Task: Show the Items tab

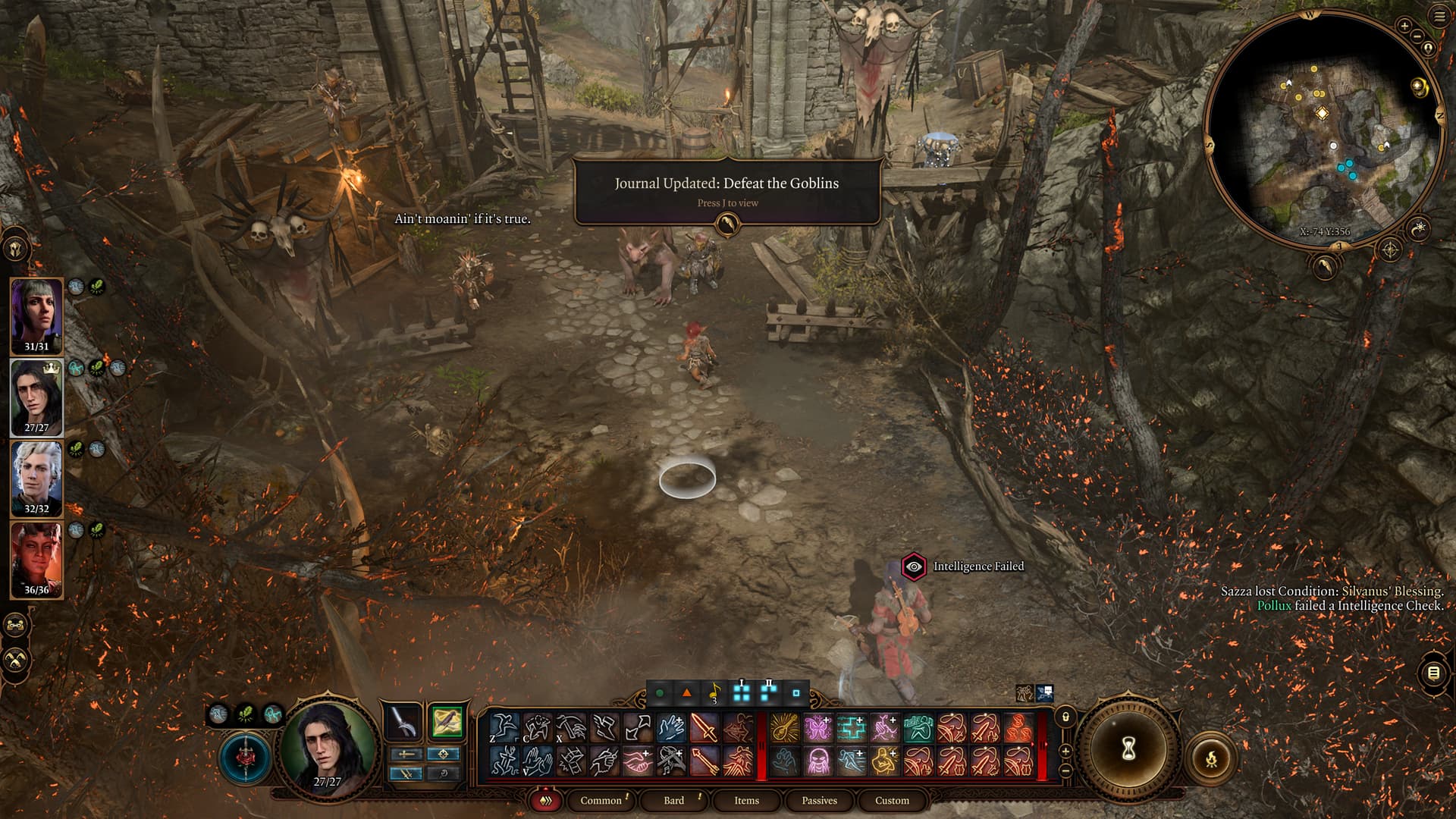Action: (746, 800)
